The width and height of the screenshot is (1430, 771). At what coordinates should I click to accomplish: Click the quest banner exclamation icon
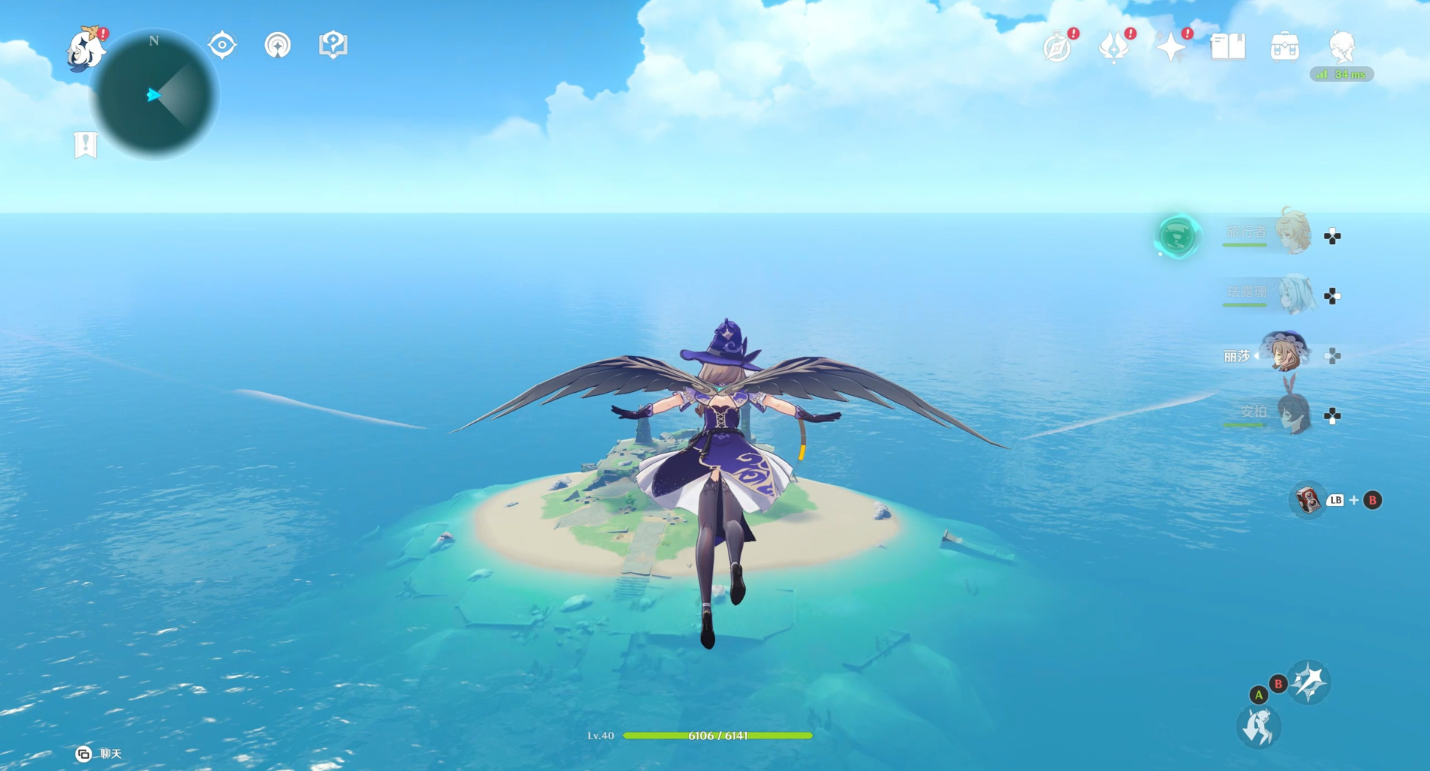coord(86,145)
